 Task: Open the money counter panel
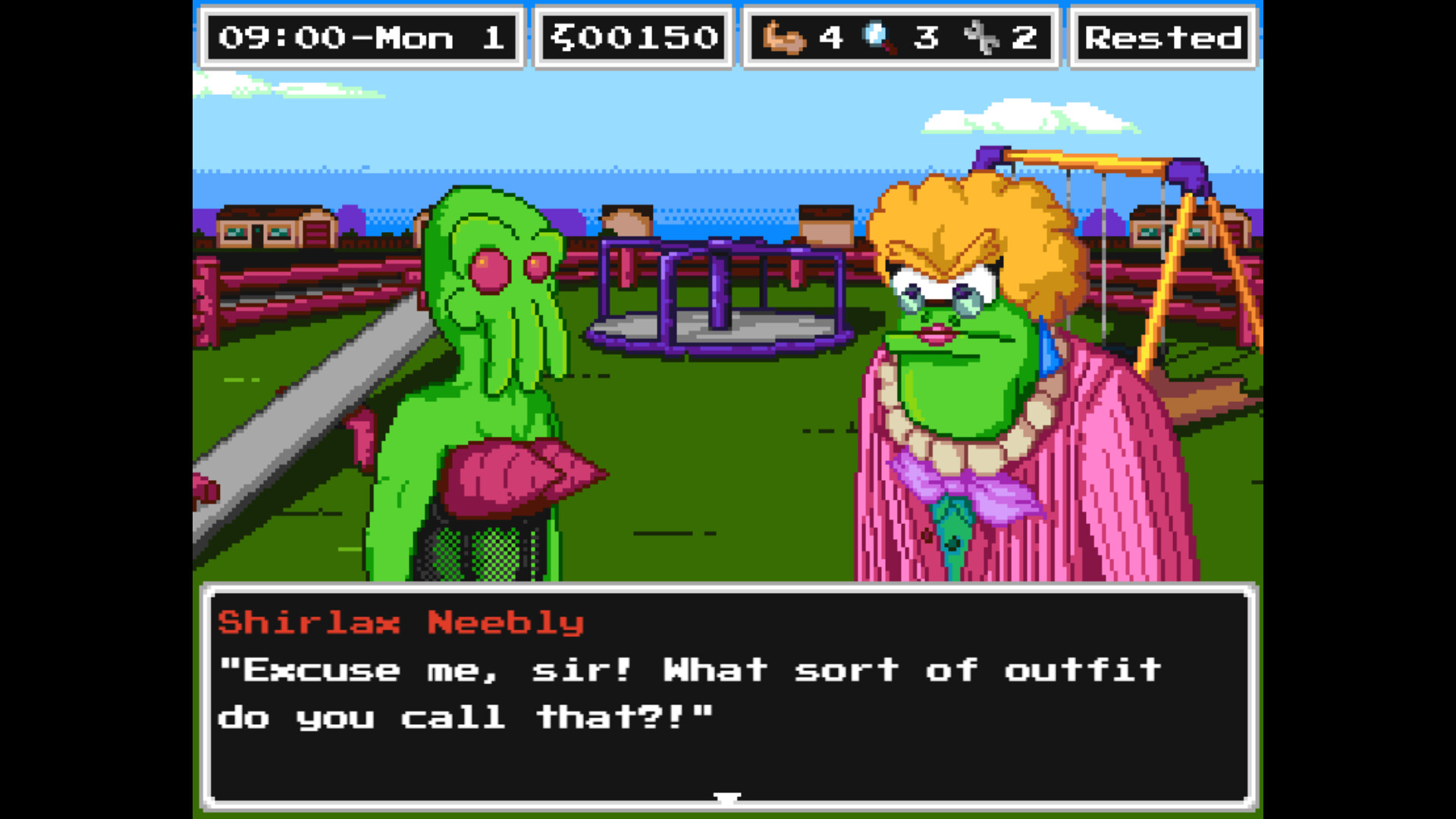pos(634,37)
